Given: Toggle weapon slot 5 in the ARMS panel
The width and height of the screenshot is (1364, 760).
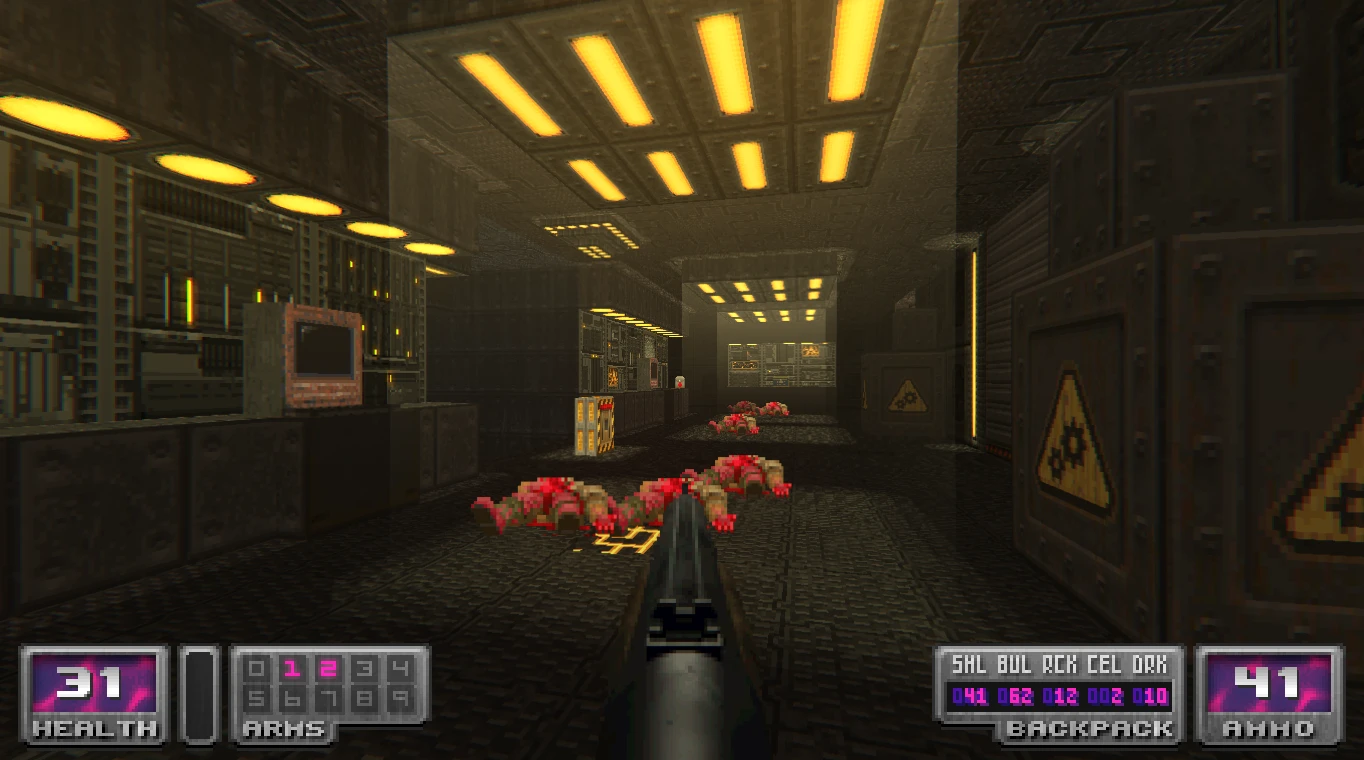Looking at the screenshot, I should (x=255, y=698).
